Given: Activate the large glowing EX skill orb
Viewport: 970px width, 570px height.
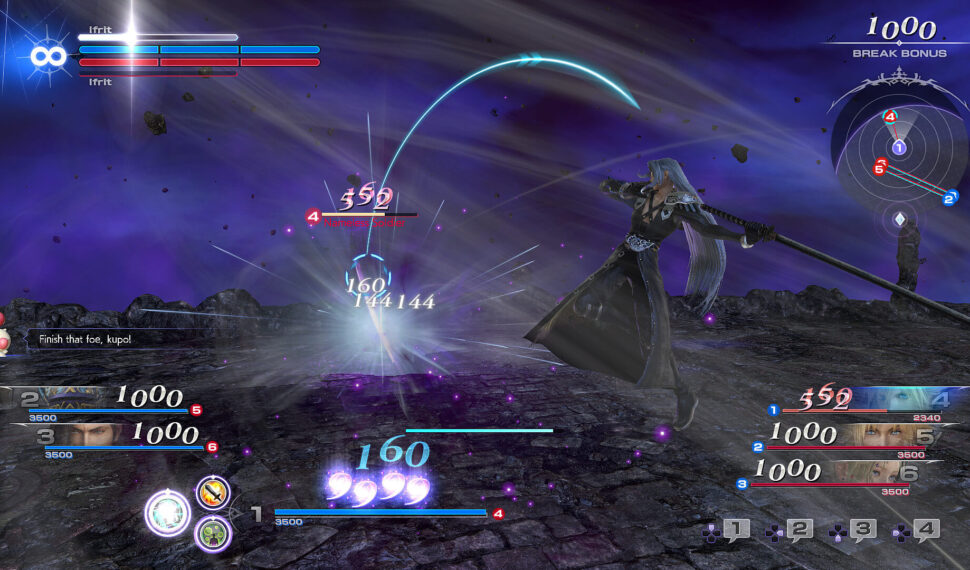Looking at the screenshot, I should [167, 514].
